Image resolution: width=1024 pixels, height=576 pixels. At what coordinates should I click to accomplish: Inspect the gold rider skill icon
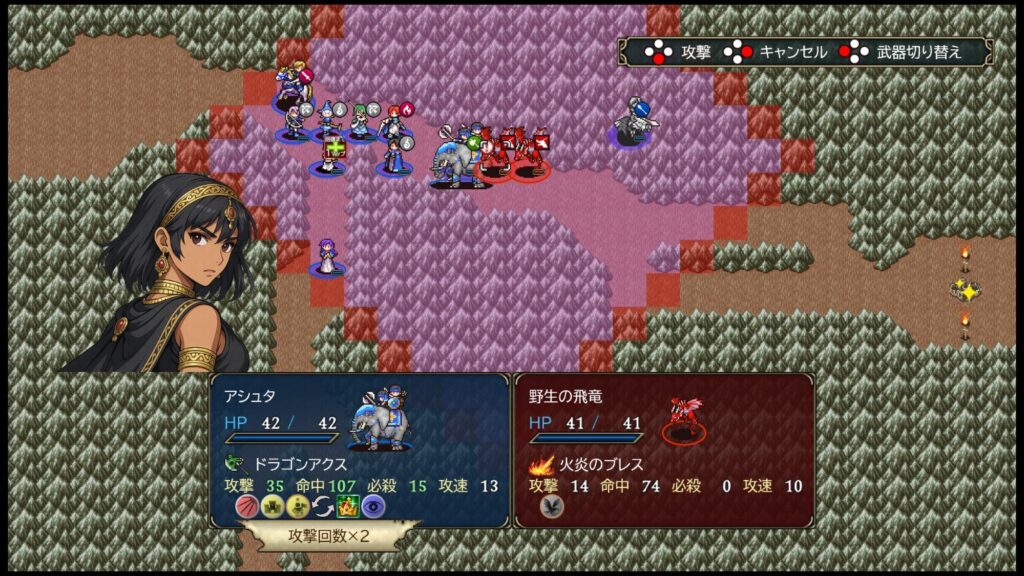[x=297, y=506]
